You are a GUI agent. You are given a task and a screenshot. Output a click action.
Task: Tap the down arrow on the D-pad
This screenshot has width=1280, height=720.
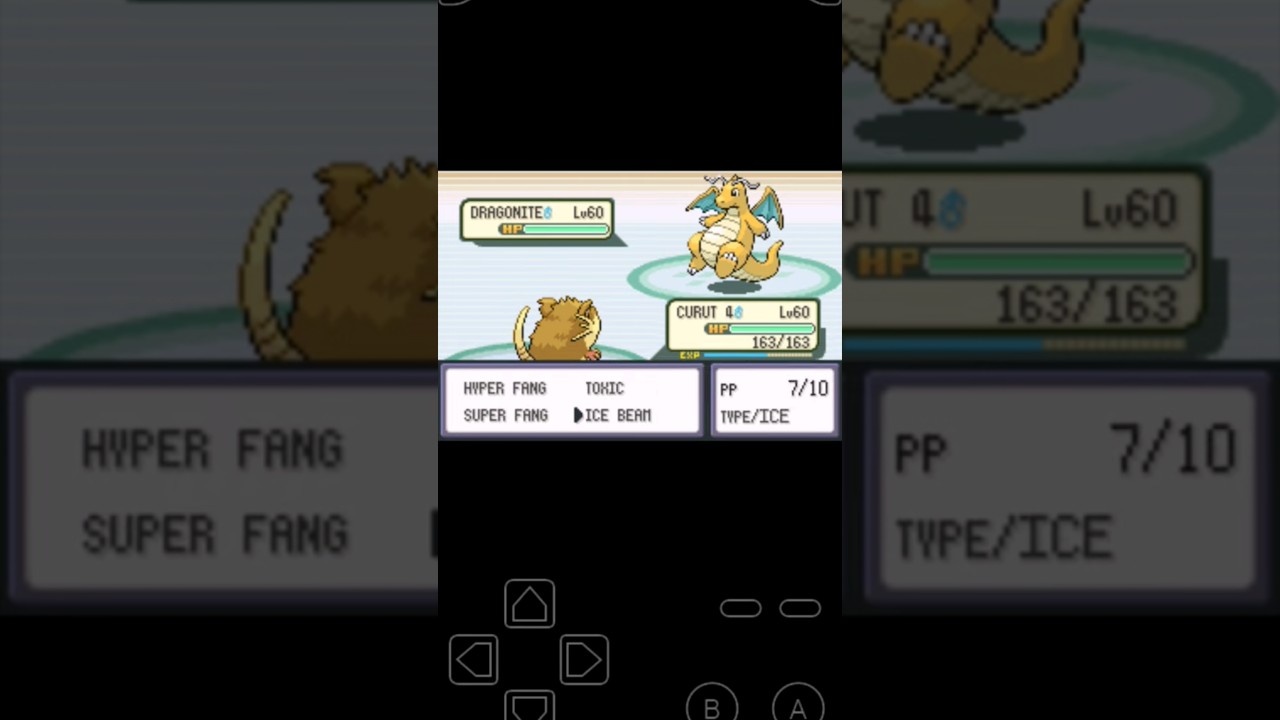(x=529, y=712)
